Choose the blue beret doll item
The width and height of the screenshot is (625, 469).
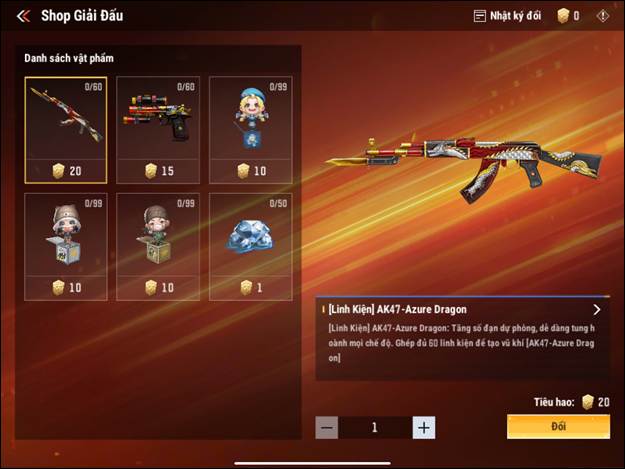pyautogui.click(x=250, y=129)
